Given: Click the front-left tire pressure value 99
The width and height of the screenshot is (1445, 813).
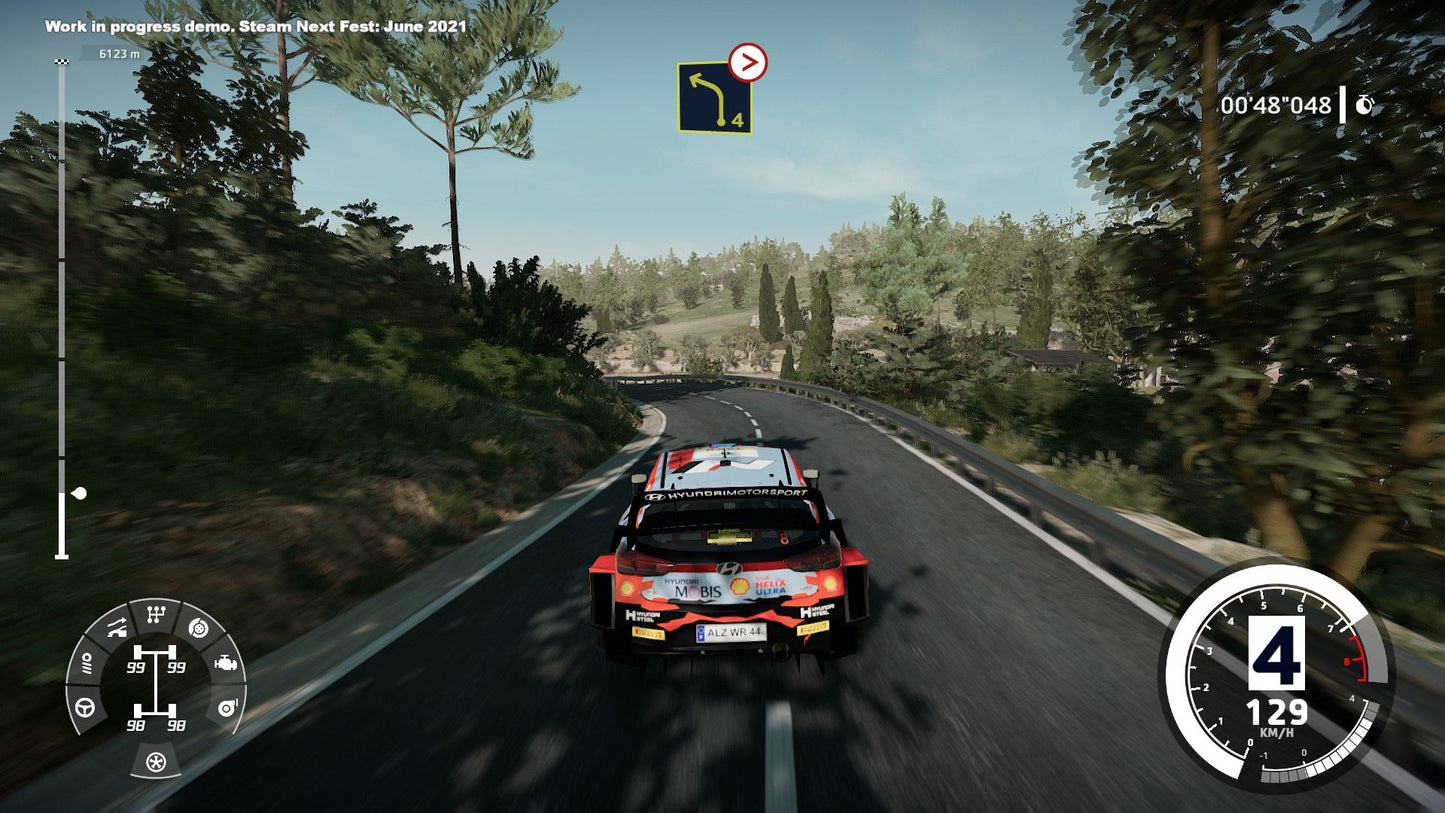Looking at the screenshot, I should [136, 666].
